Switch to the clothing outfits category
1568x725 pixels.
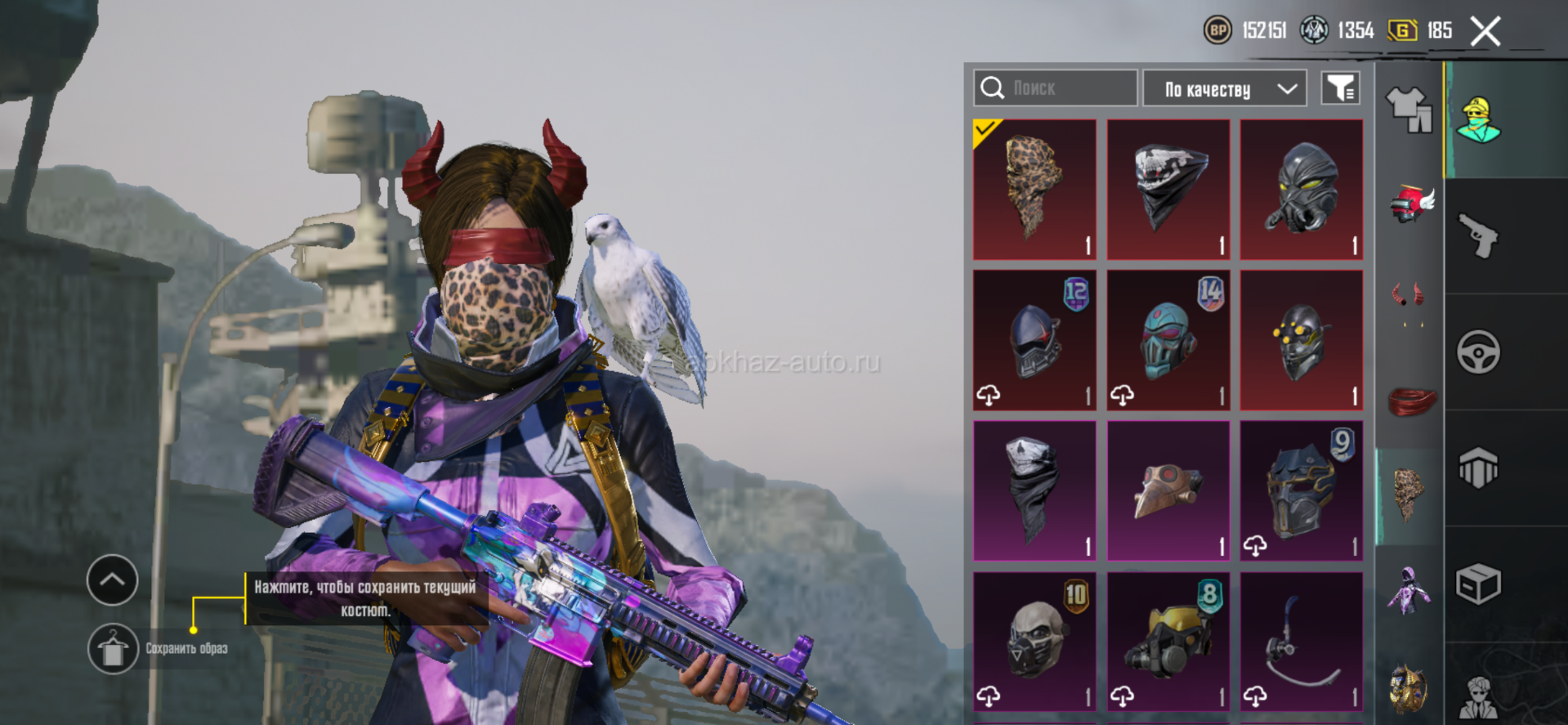pyautogui.click(x=1409, y=110)
